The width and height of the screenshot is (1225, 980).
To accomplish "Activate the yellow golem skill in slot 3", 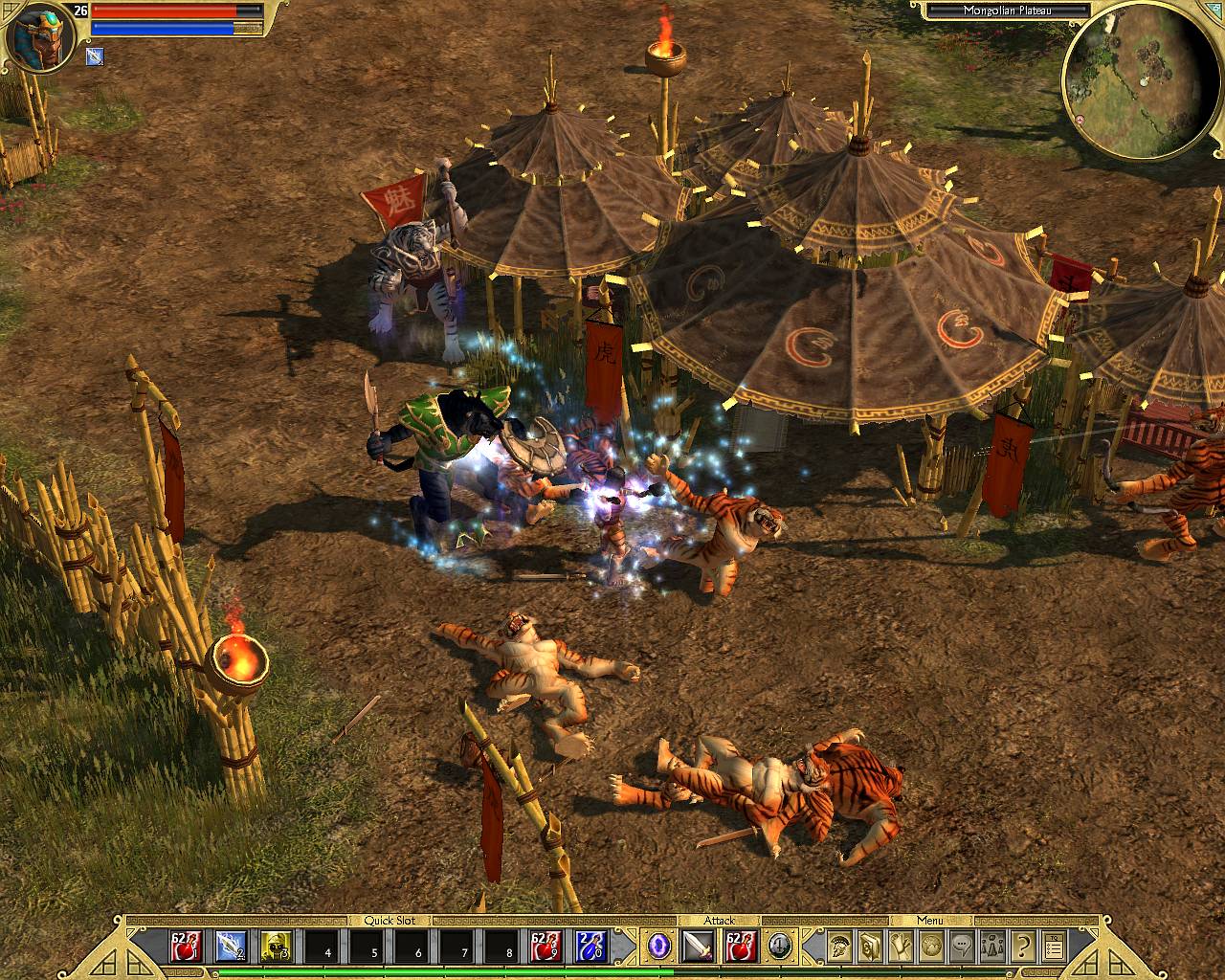I will click(277, 947).
